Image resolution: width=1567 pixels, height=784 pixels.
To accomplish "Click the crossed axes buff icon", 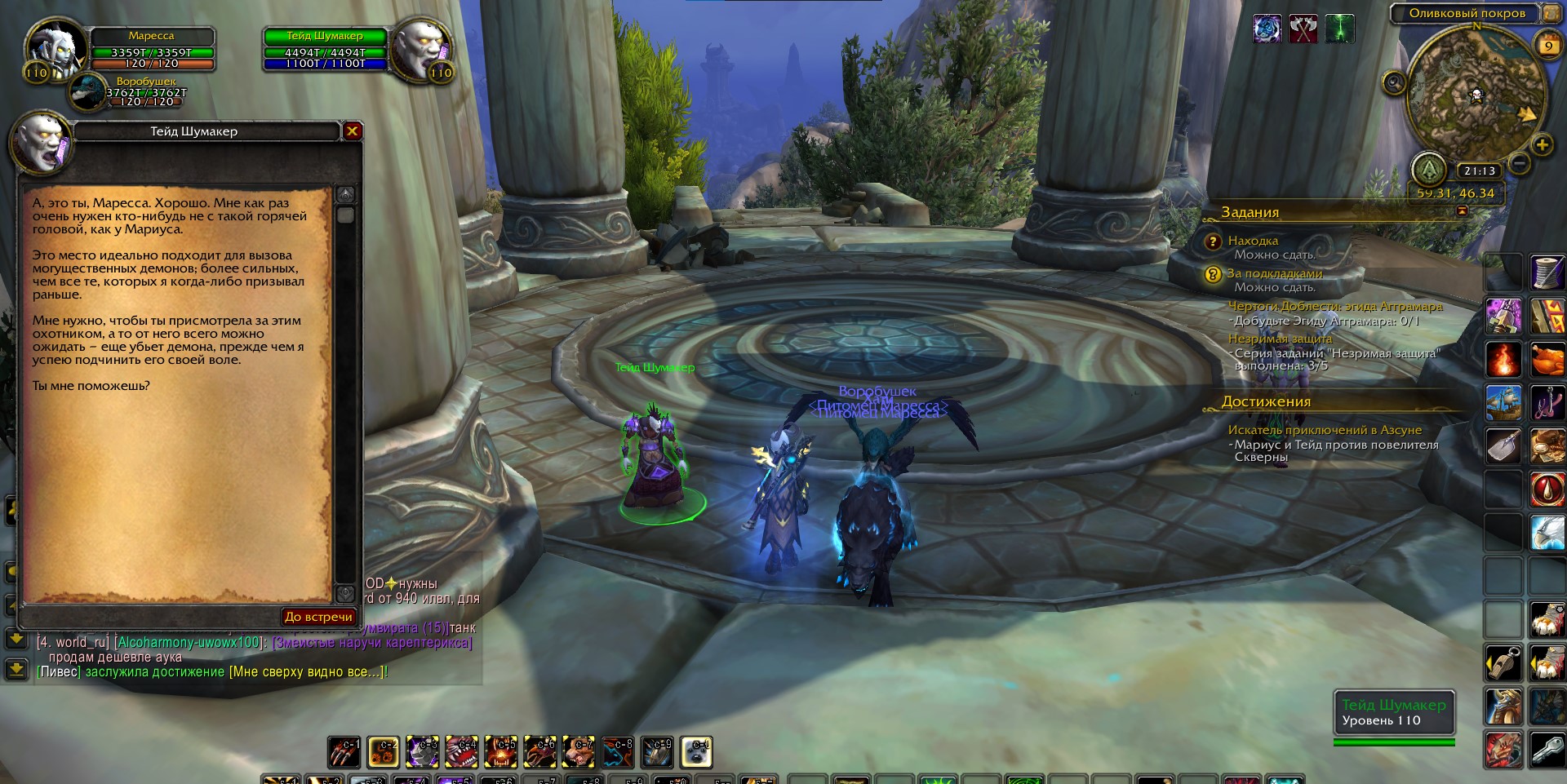I will click(x=1303, y=29).
